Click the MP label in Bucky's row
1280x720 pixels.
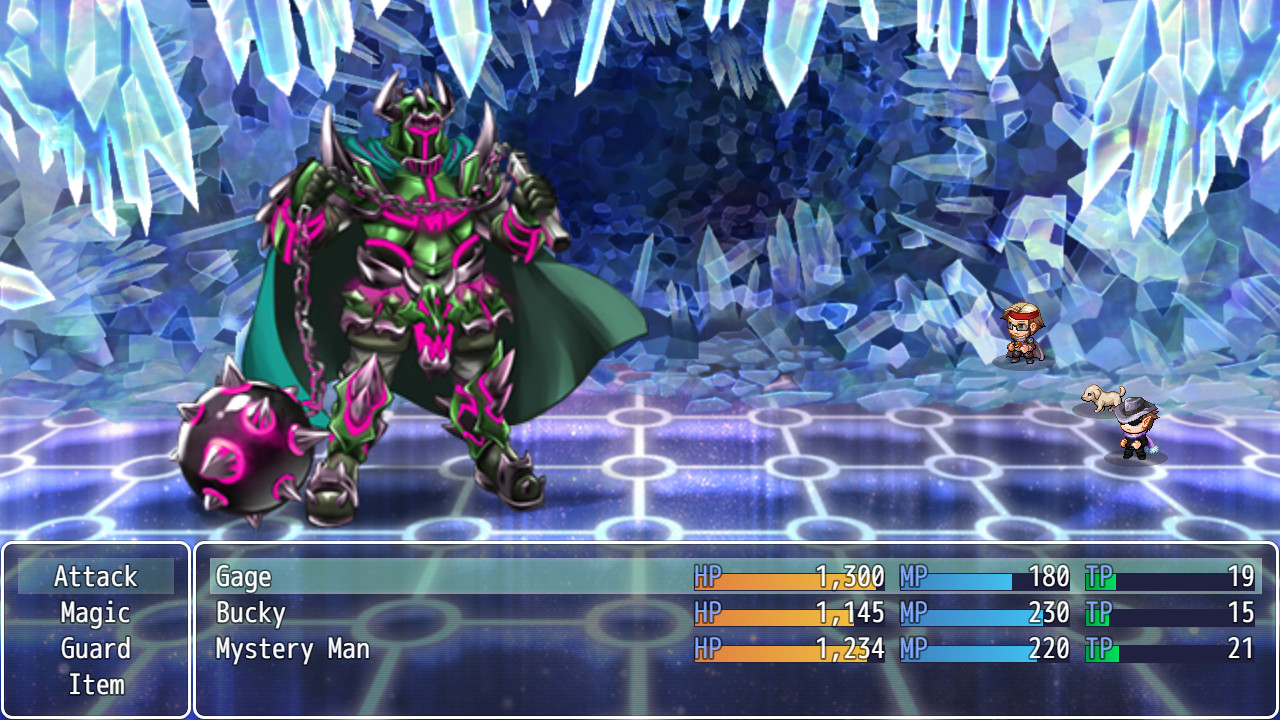[x=913, y=613]
